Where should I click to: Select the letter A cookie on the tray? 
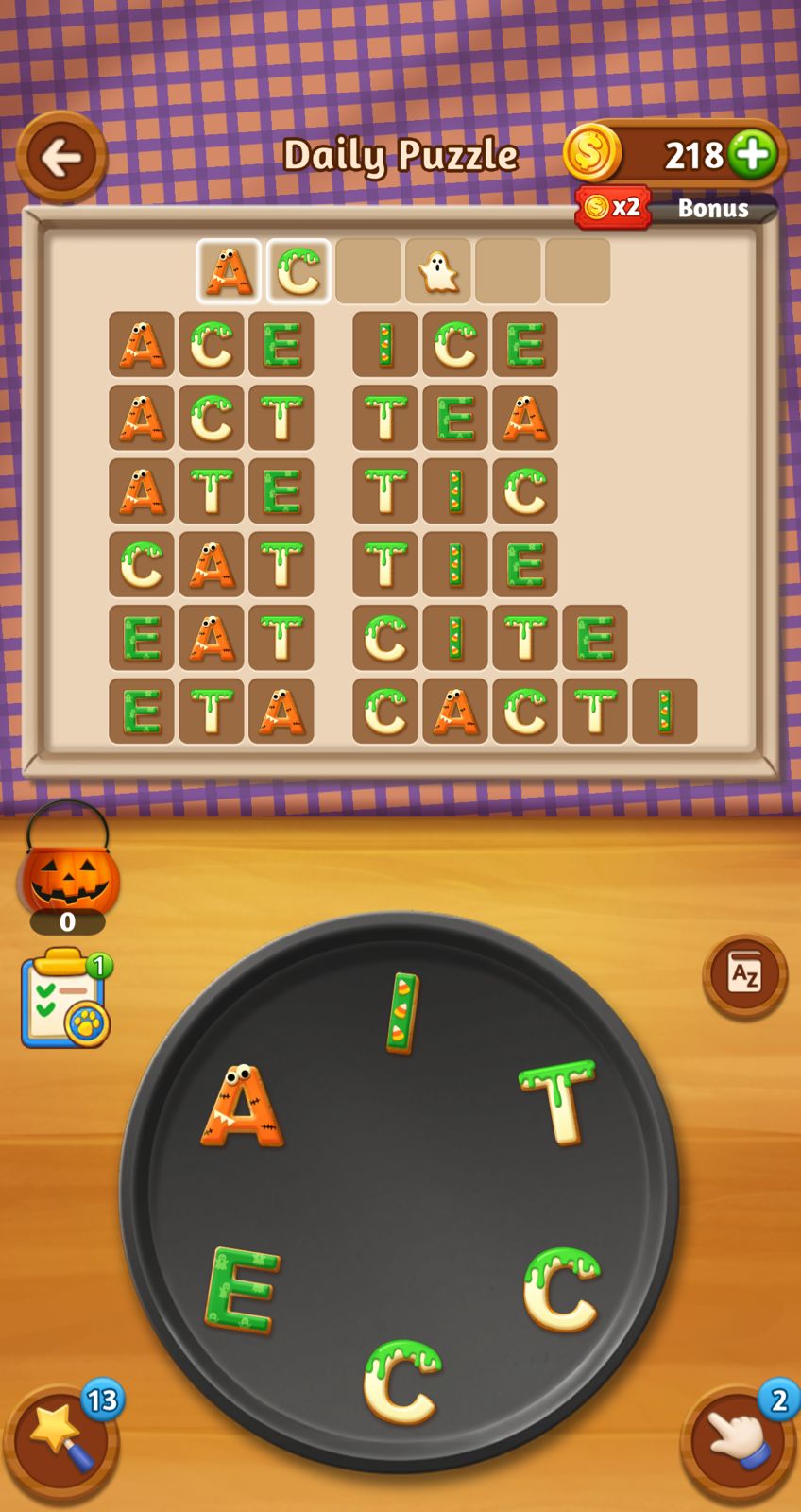(x=242, y=1106)
